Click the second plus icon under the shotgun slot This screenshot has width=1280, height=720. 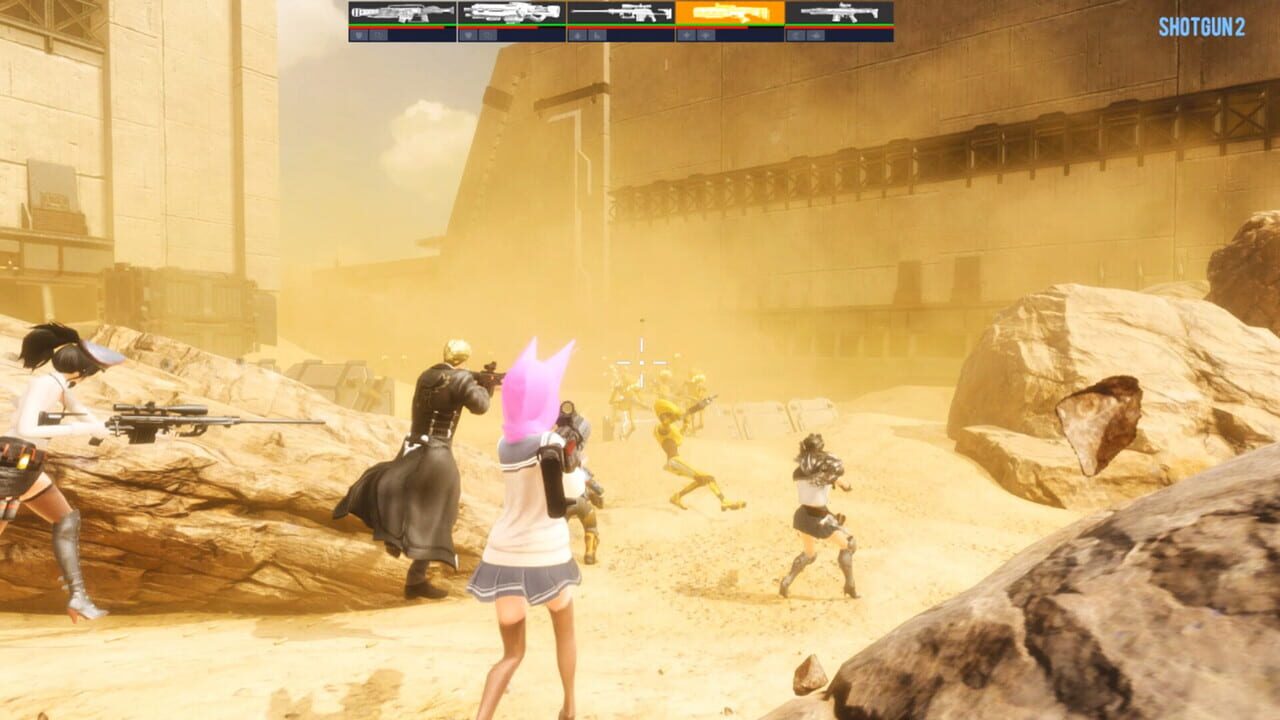[x=704, y=33]
